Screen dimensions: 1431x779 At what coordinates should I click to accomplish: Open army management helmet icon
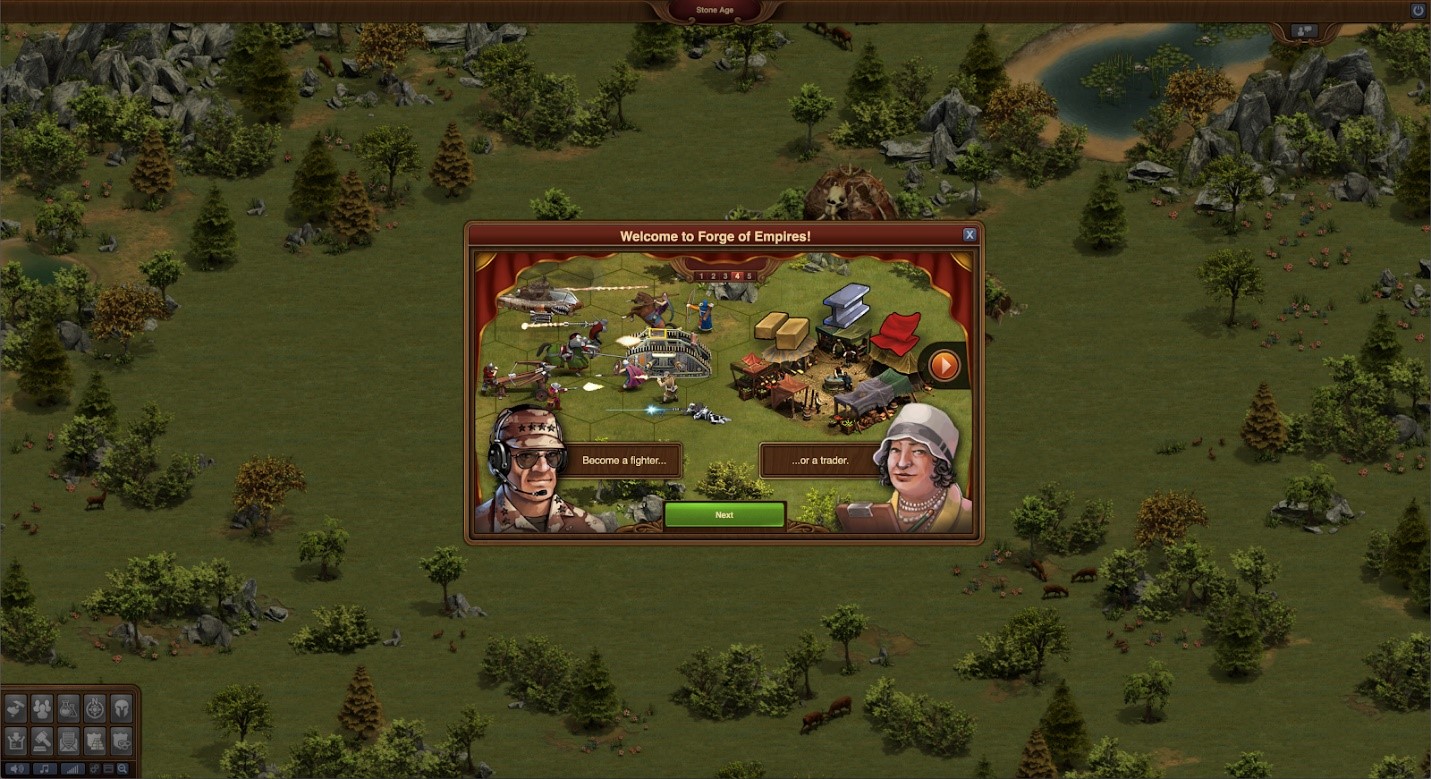[x=121, y=708]
